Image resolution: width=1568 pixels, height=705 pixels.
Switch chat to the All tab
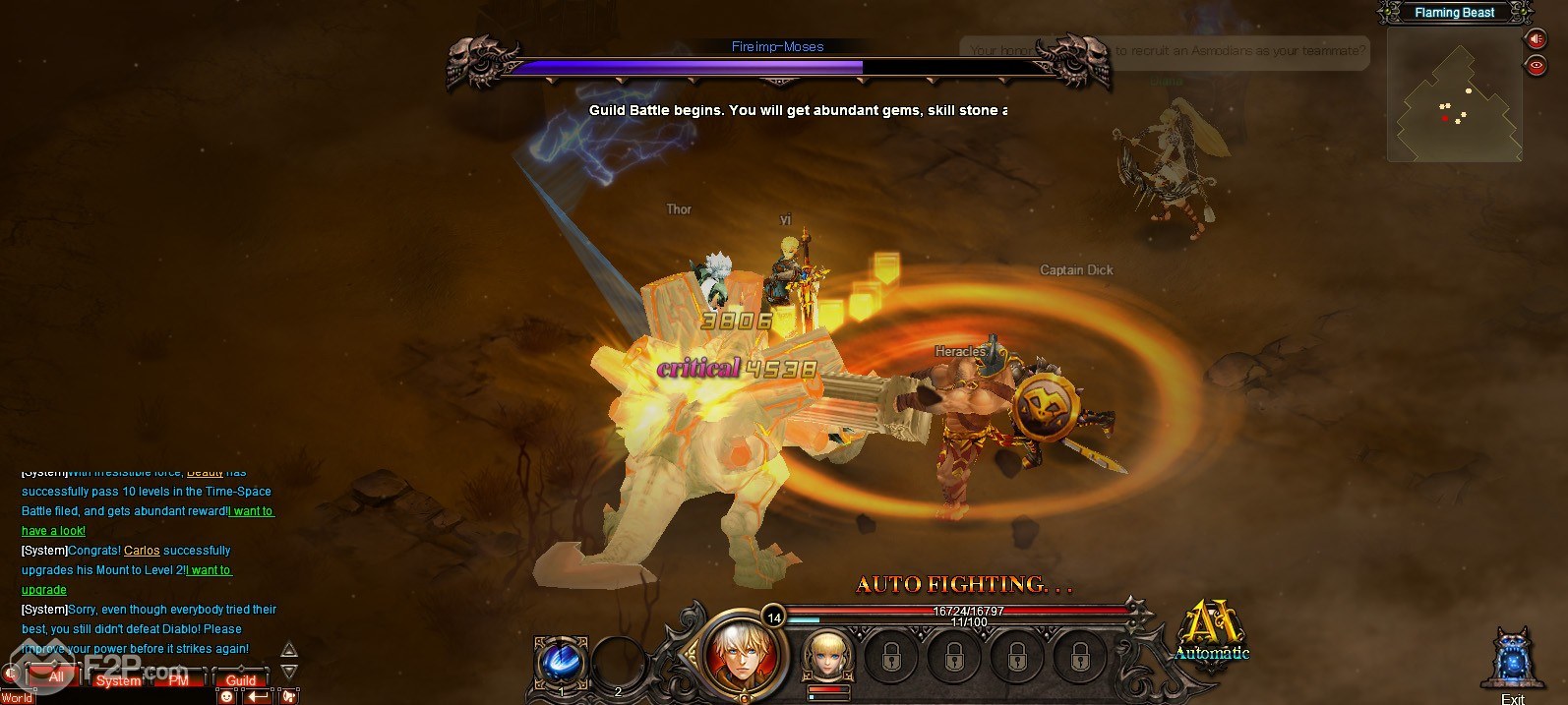coord(56,677)
